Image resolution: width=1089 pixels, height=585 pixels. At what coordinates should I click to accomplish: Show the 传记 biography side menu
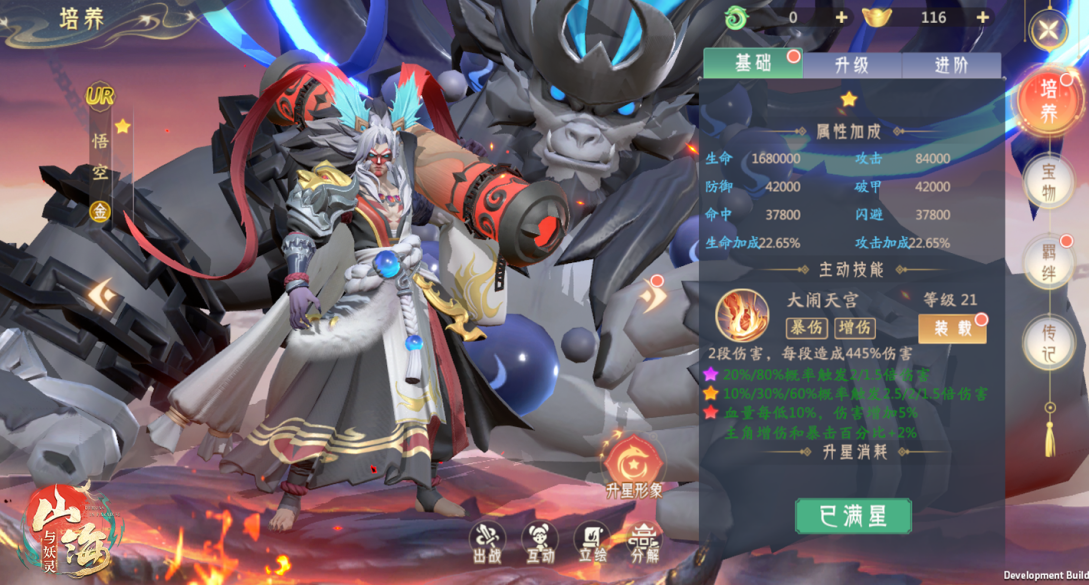(x=1048, y=342)
